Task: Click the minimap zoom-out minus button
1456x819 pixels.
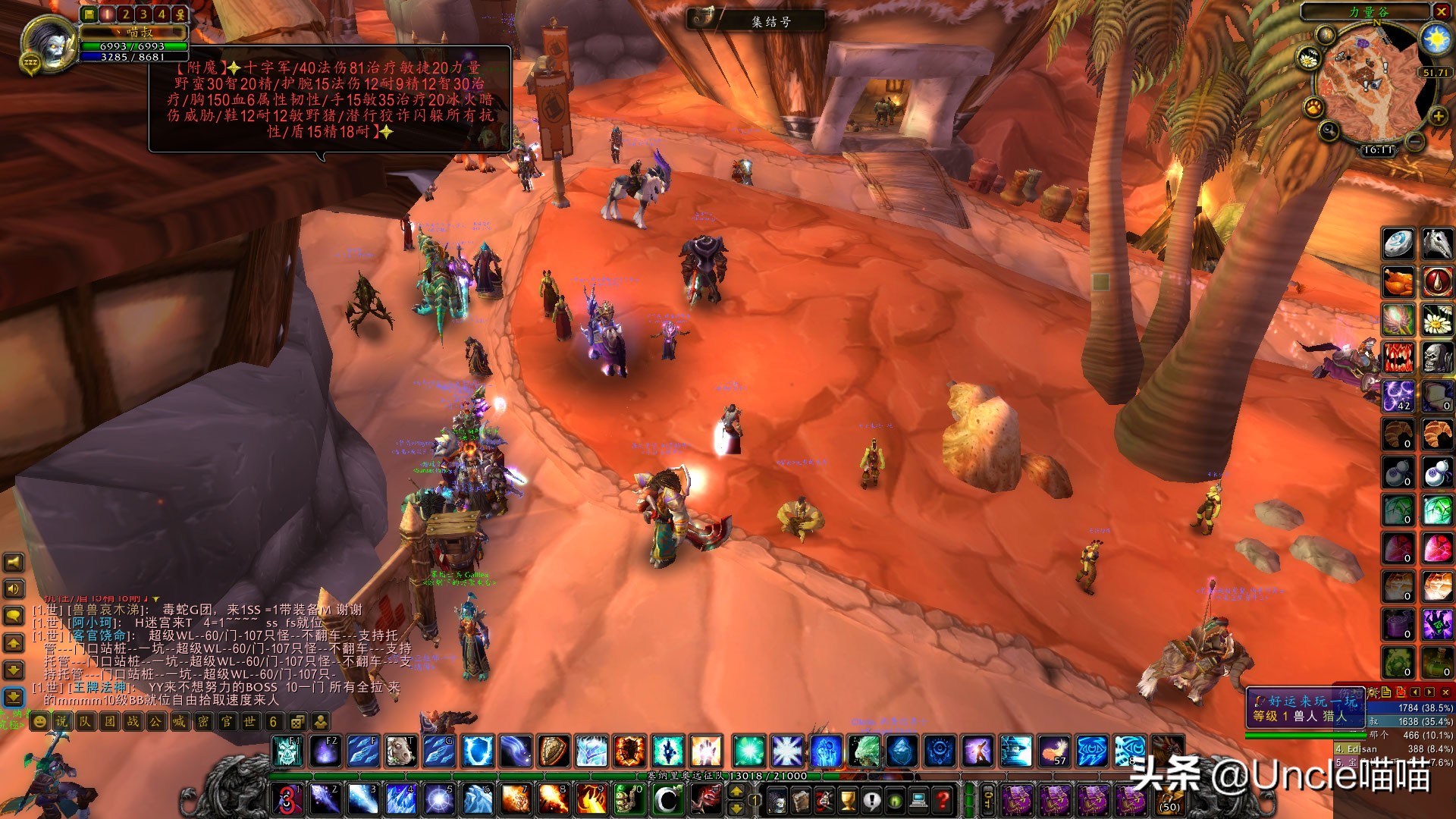Action: pyautogui.click(x=1415, y=142)
